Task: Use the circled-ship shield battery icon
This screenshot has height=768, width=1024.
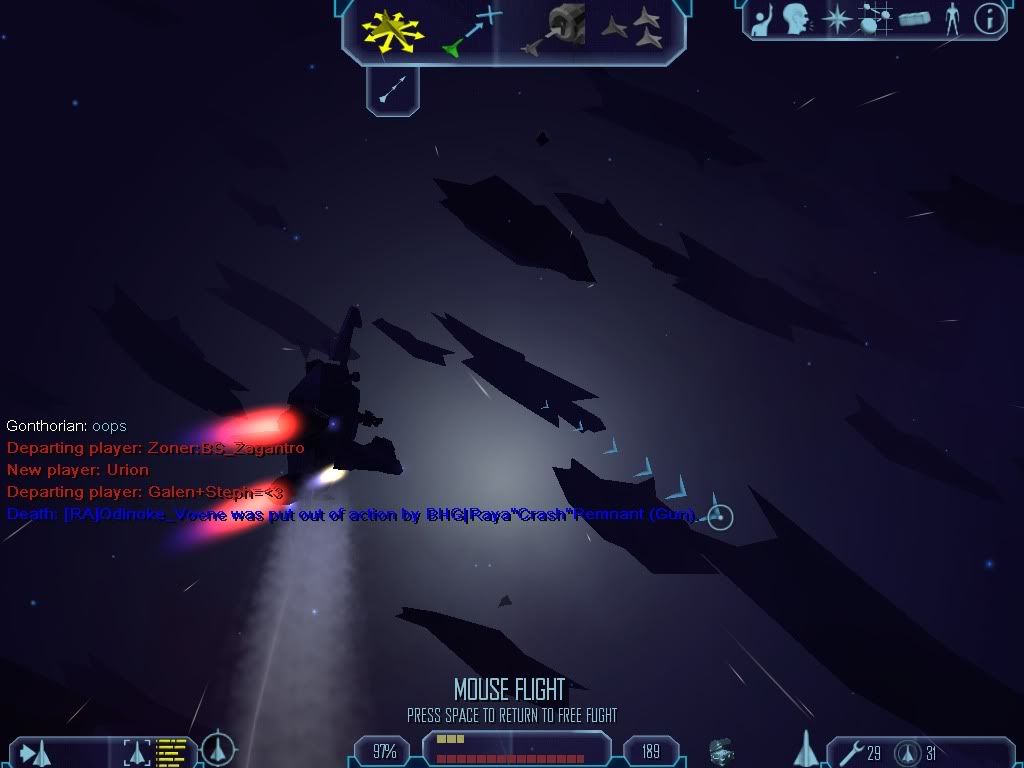Action: [x=907, y=751]
